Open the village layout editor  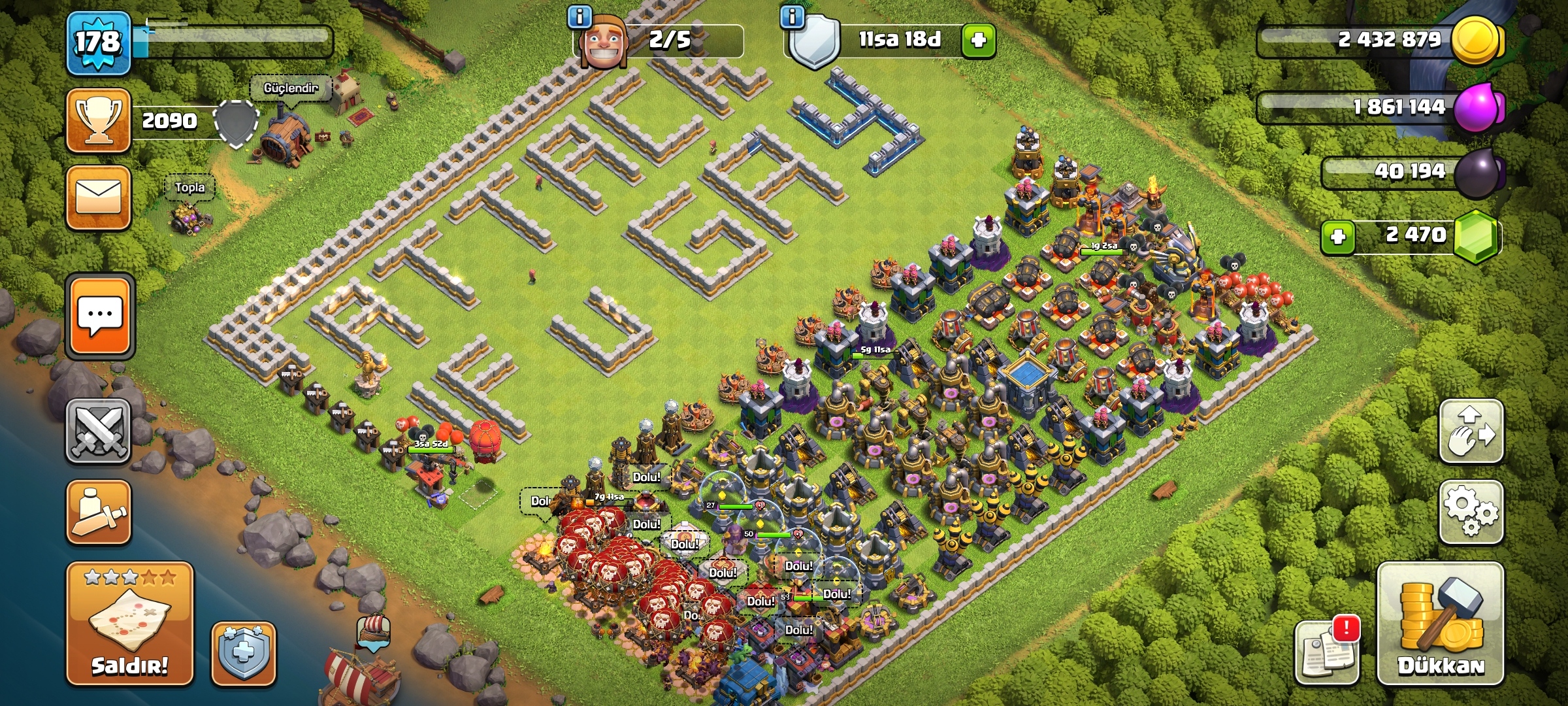pos(1471,431)
